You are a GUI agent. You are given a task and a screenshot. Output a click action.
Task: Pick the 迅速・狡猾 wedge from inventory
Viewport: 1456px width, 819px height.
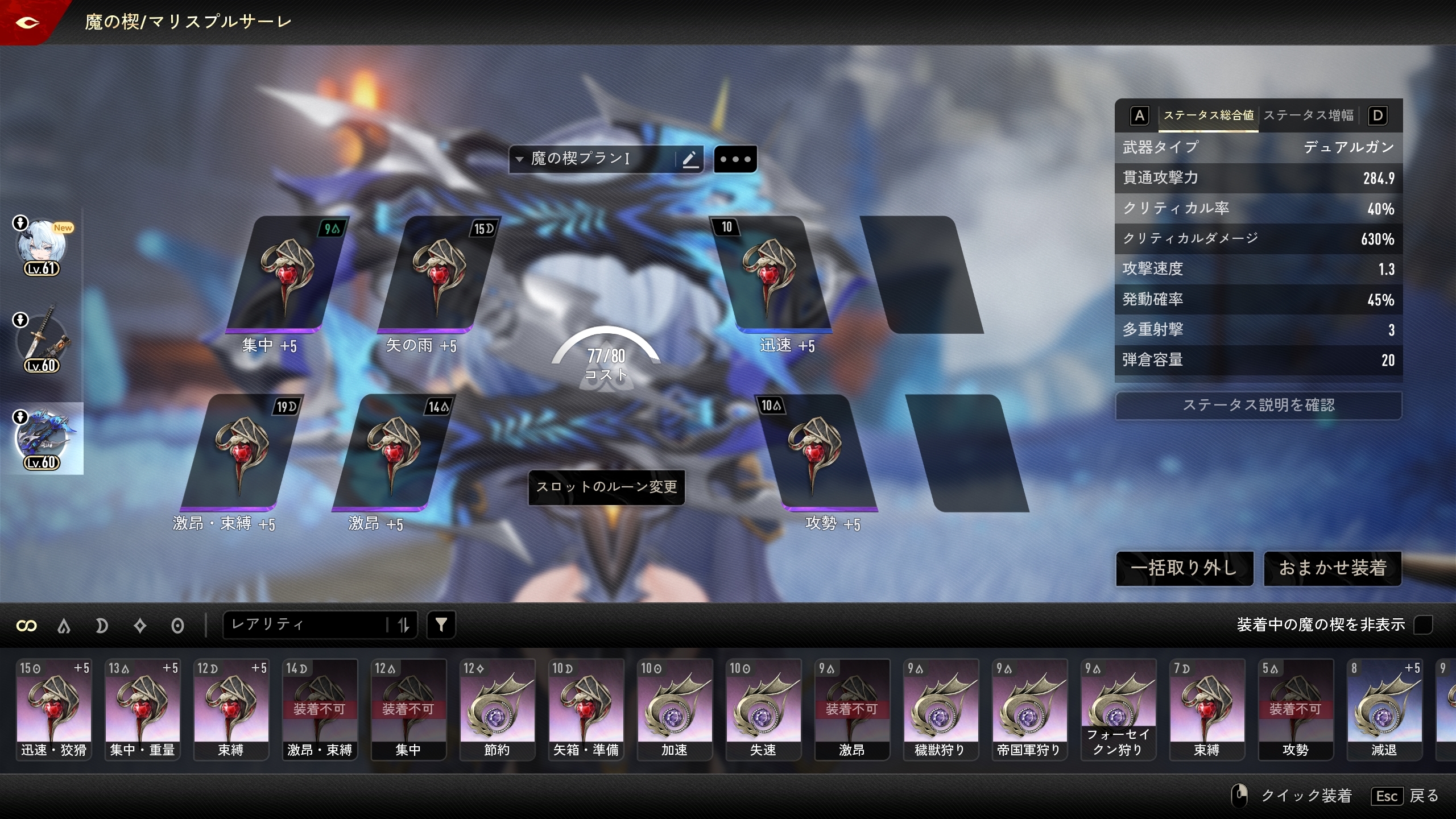54,709
